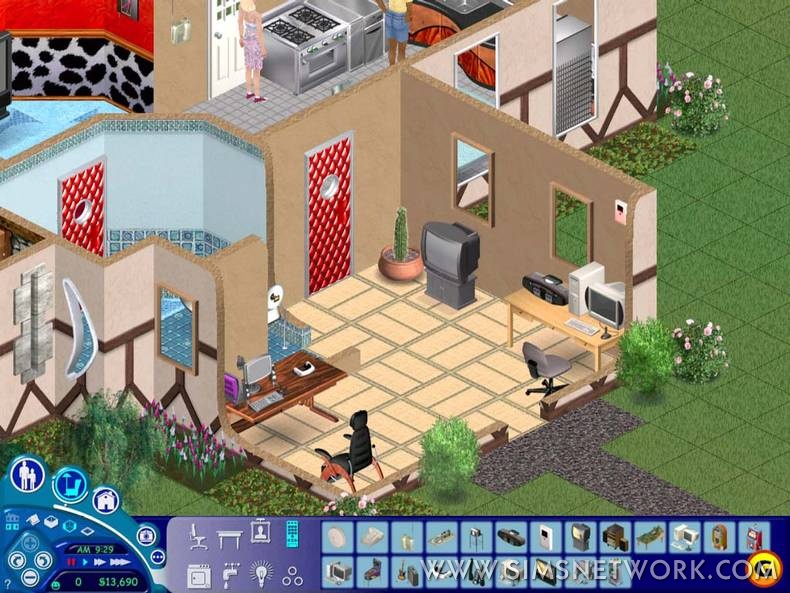Select the Seating category chair icon
The image size is (790, 593).
(x=199, y=537)
